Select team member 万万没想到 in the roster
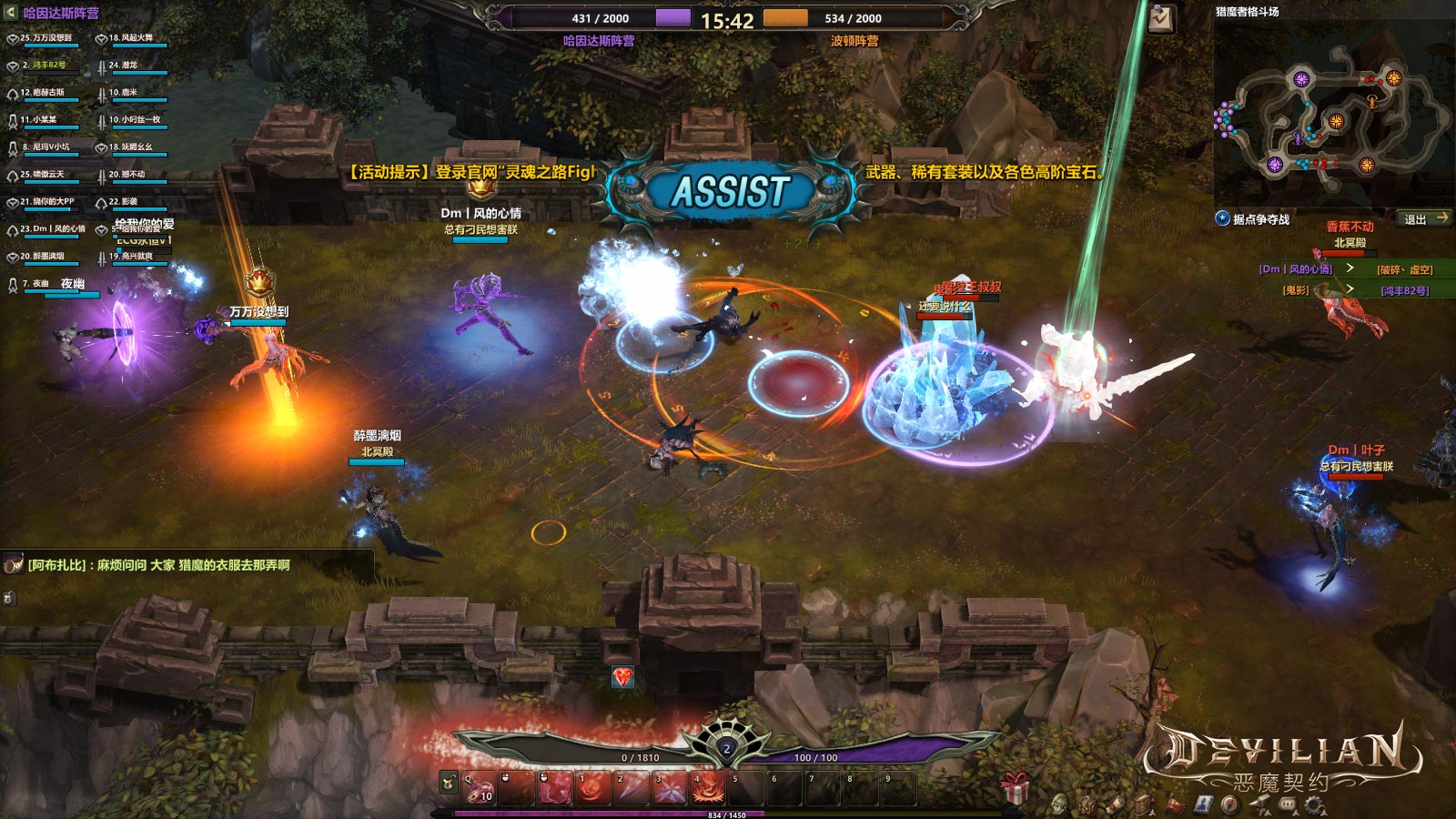The image size is (1456, 819). pyautogui.click(x=44, y=39)
